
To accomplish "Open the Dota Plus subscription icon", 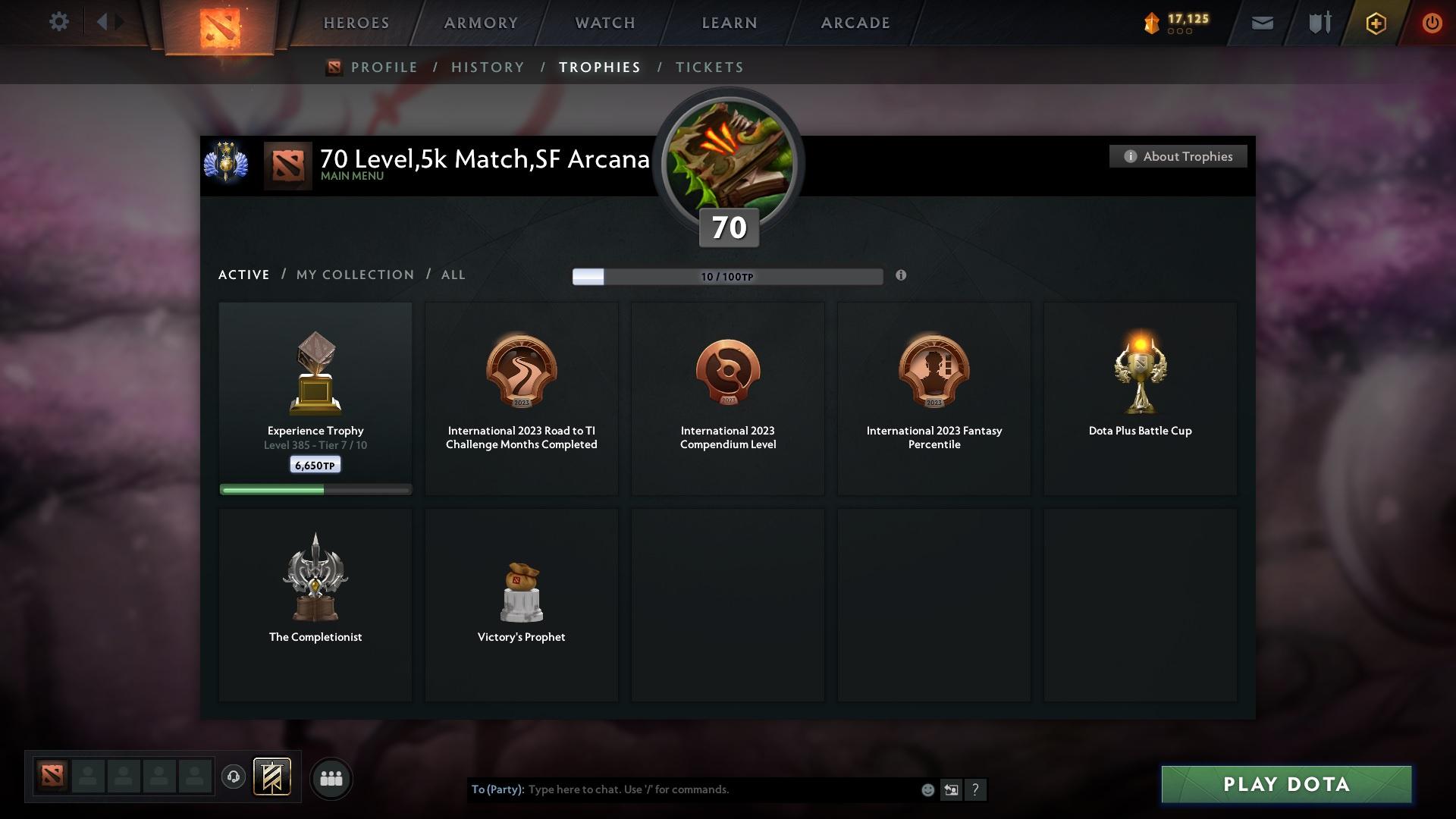I will [1375, 23].
